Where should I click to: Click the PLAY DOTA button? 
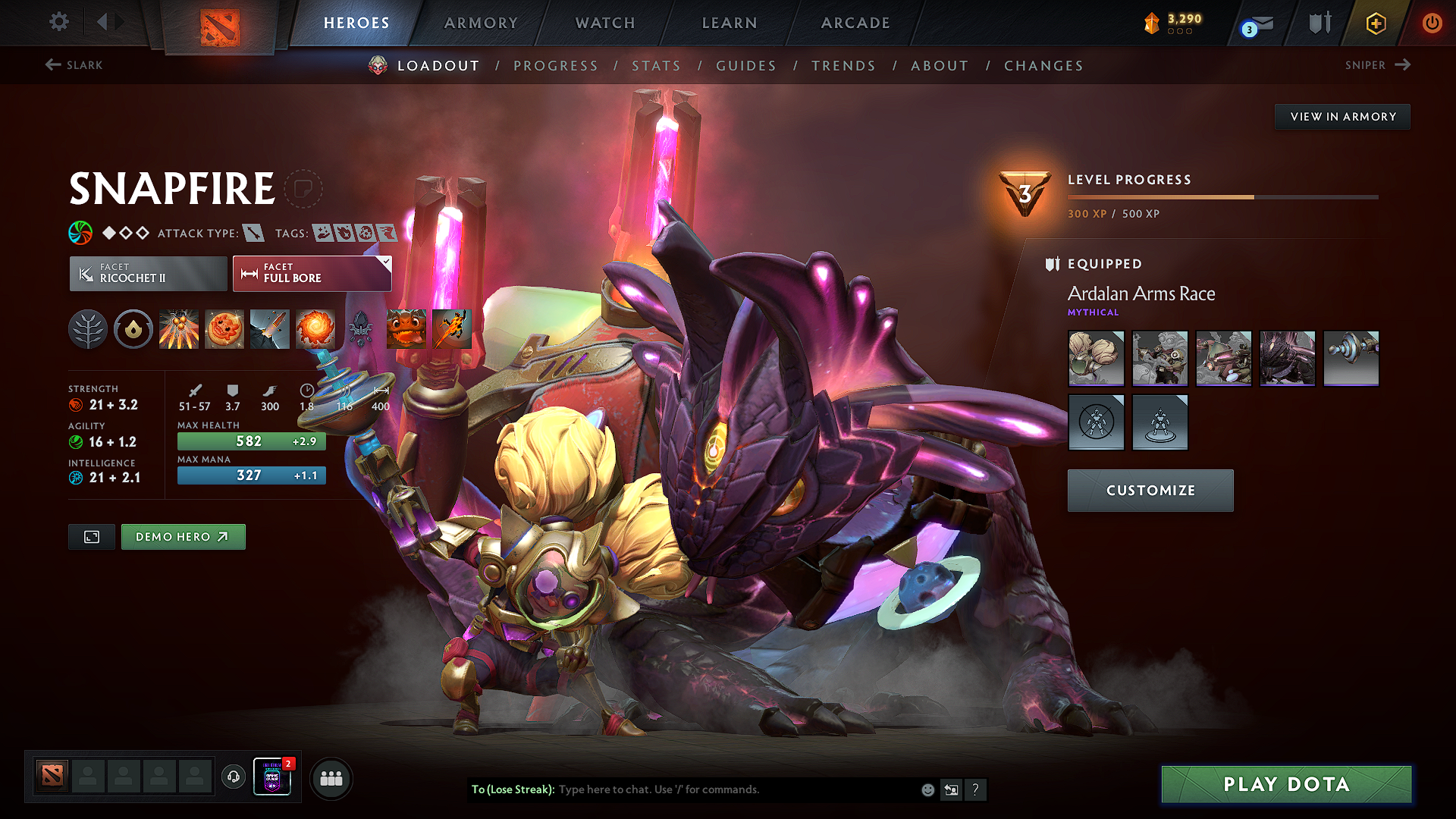1286,784
